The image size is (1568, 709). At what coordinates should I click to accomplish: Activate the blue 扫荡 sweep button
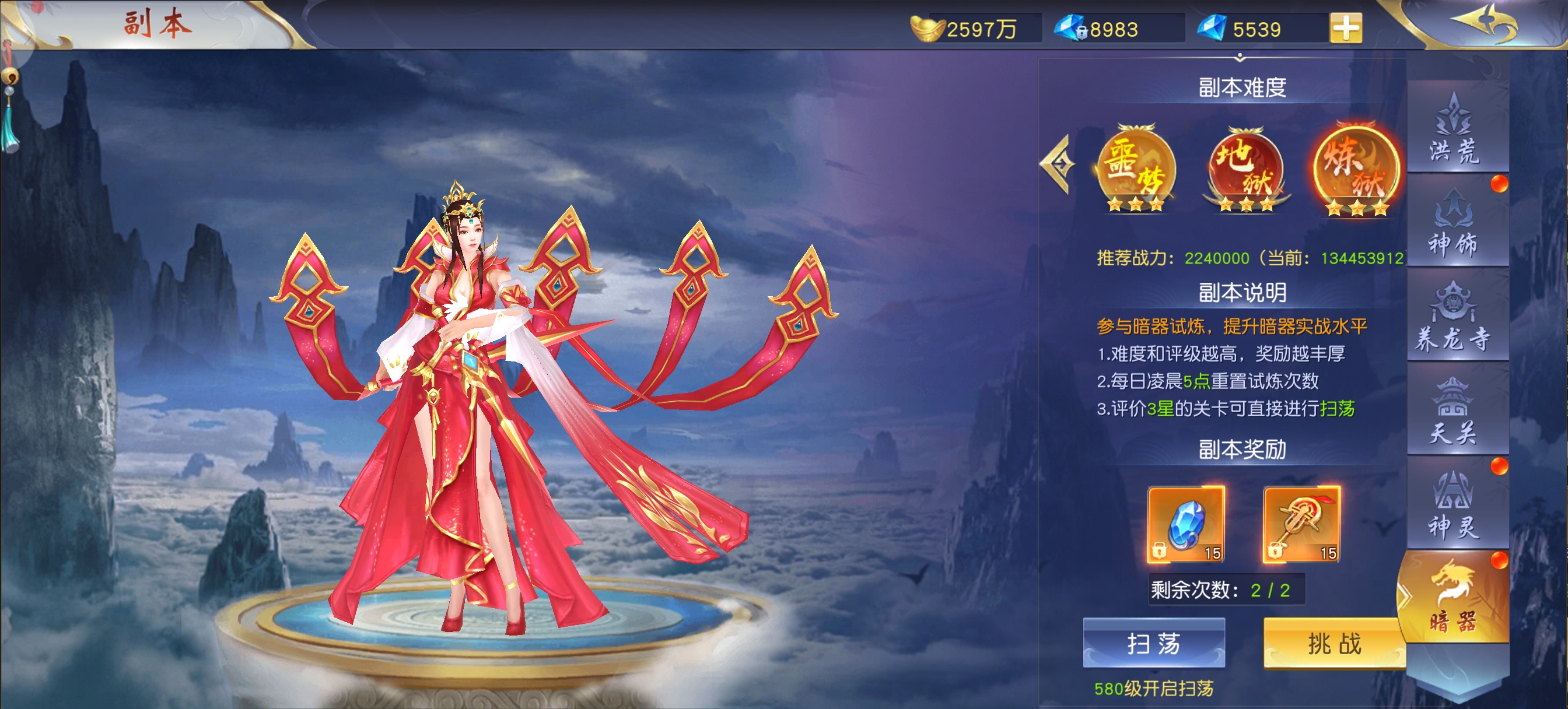[1153, 643]
